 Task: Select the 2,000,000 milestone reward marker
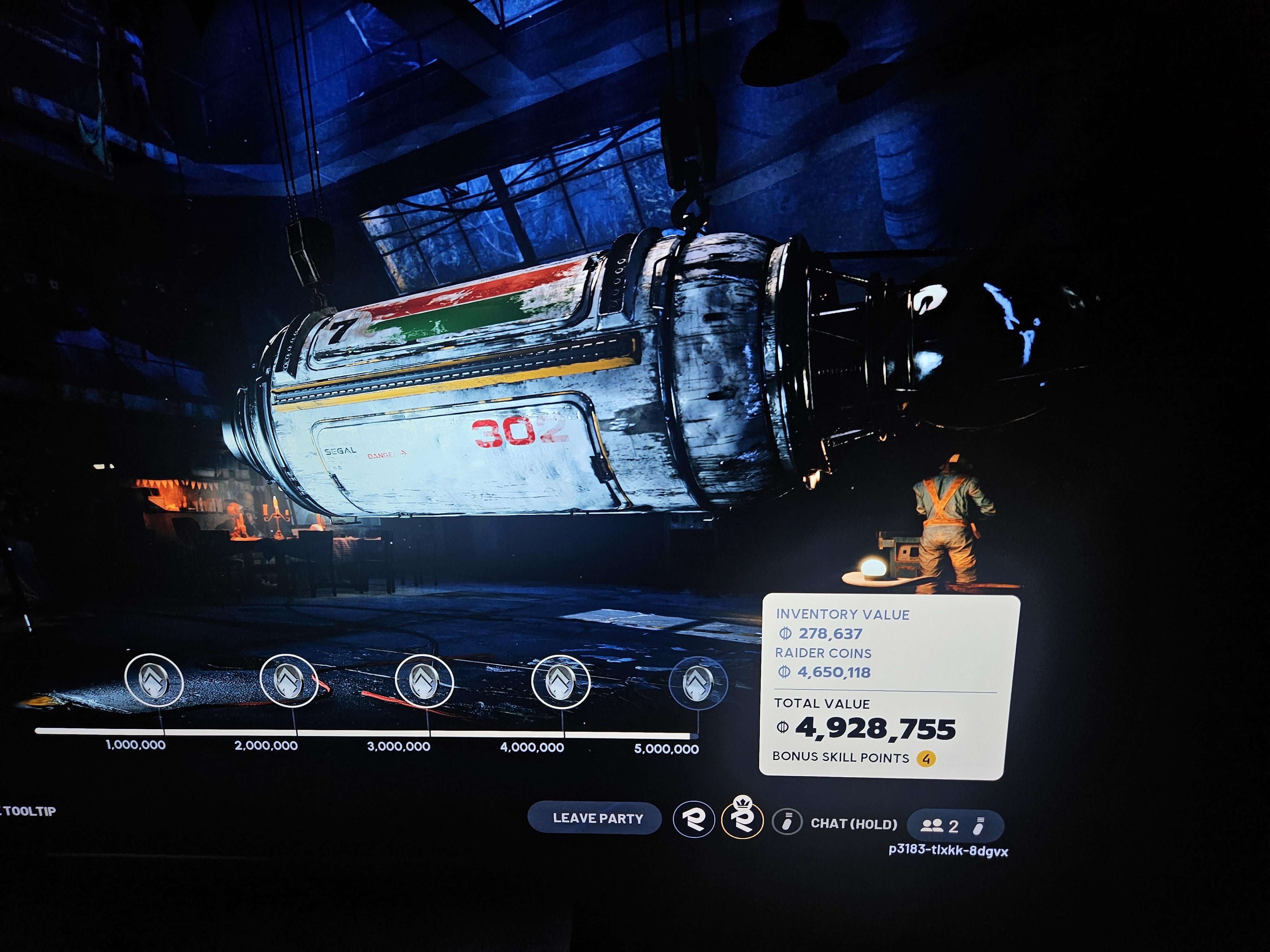tap(289, 681)
